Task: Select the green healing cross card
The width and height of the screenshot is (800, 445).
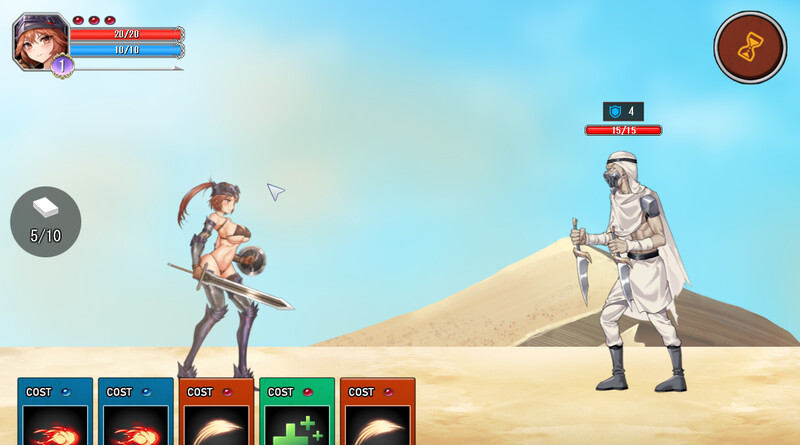Action: (x=296, y=413)
